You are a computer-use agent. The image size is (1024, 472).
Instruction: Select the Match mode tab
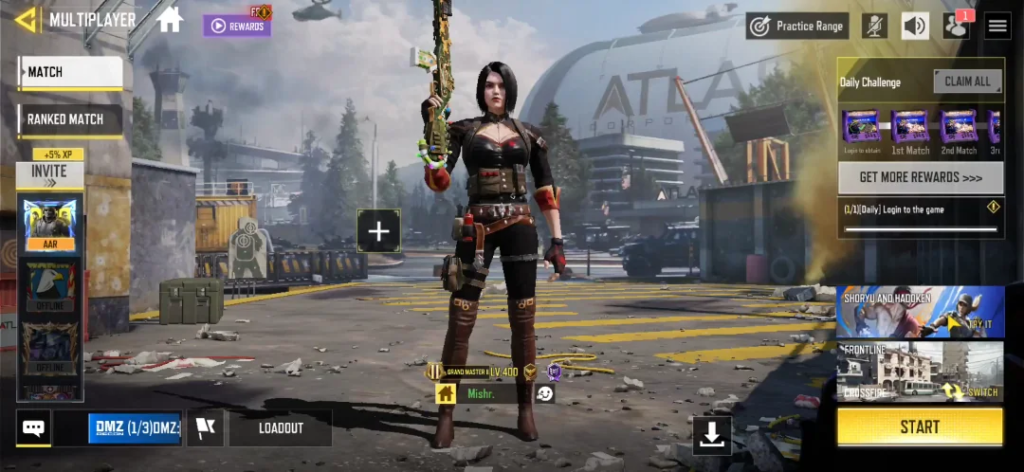click(70, 72)
